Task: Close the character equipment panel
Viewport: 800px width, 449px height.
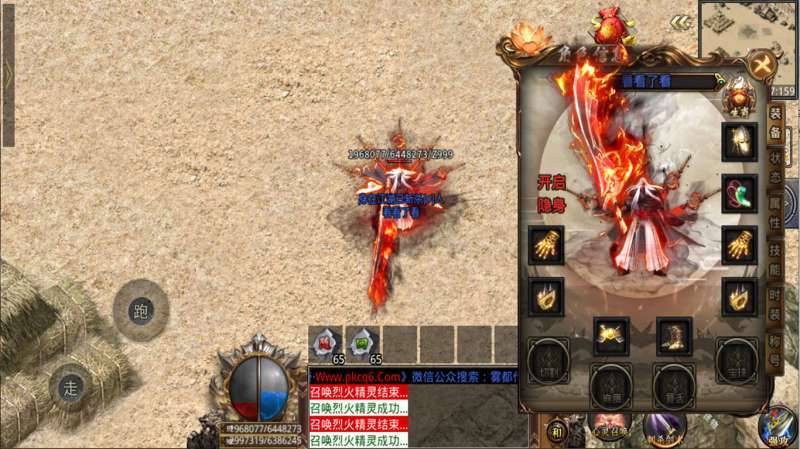Action: 763,66
